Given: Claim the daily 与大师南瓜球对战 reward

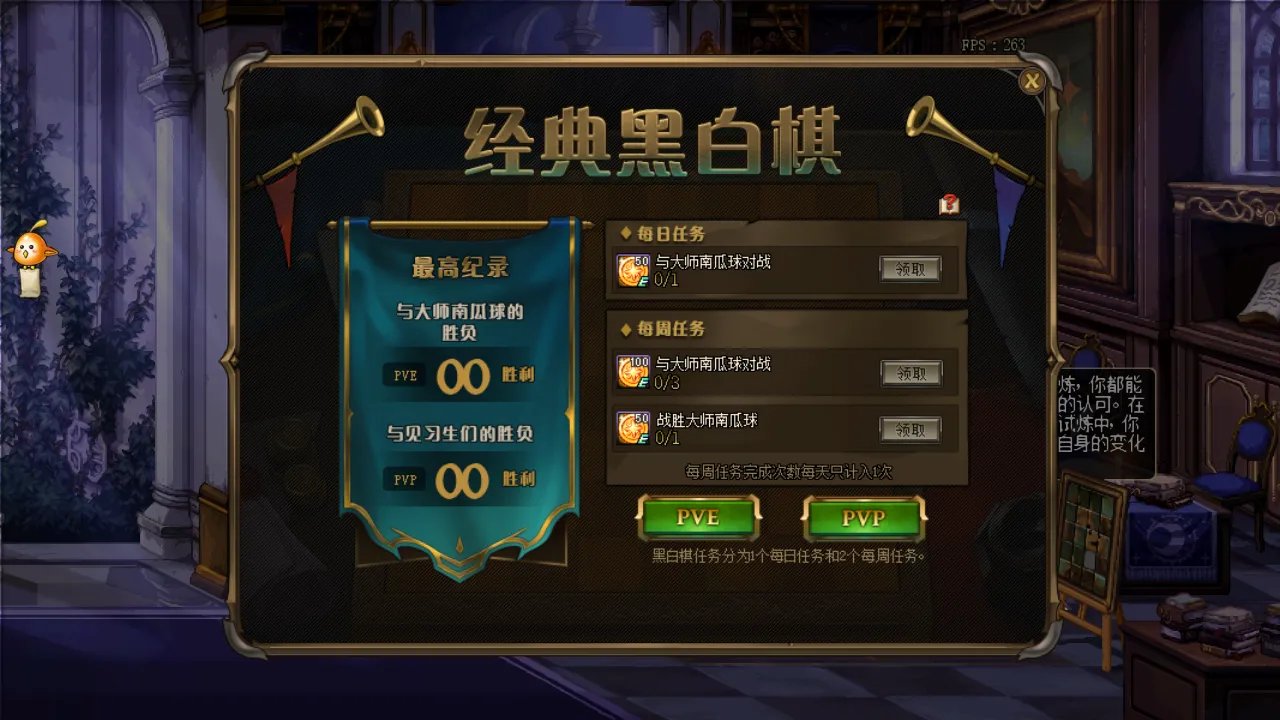Looking at the screenshot, I should pos(911,267).
